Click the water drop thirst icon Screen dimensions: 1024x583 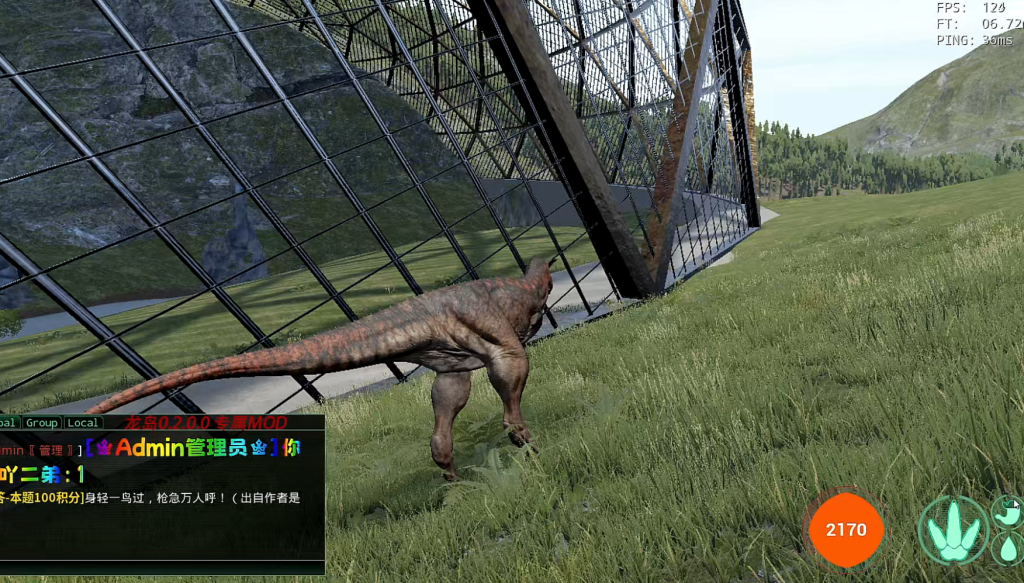pos(1009,548)
